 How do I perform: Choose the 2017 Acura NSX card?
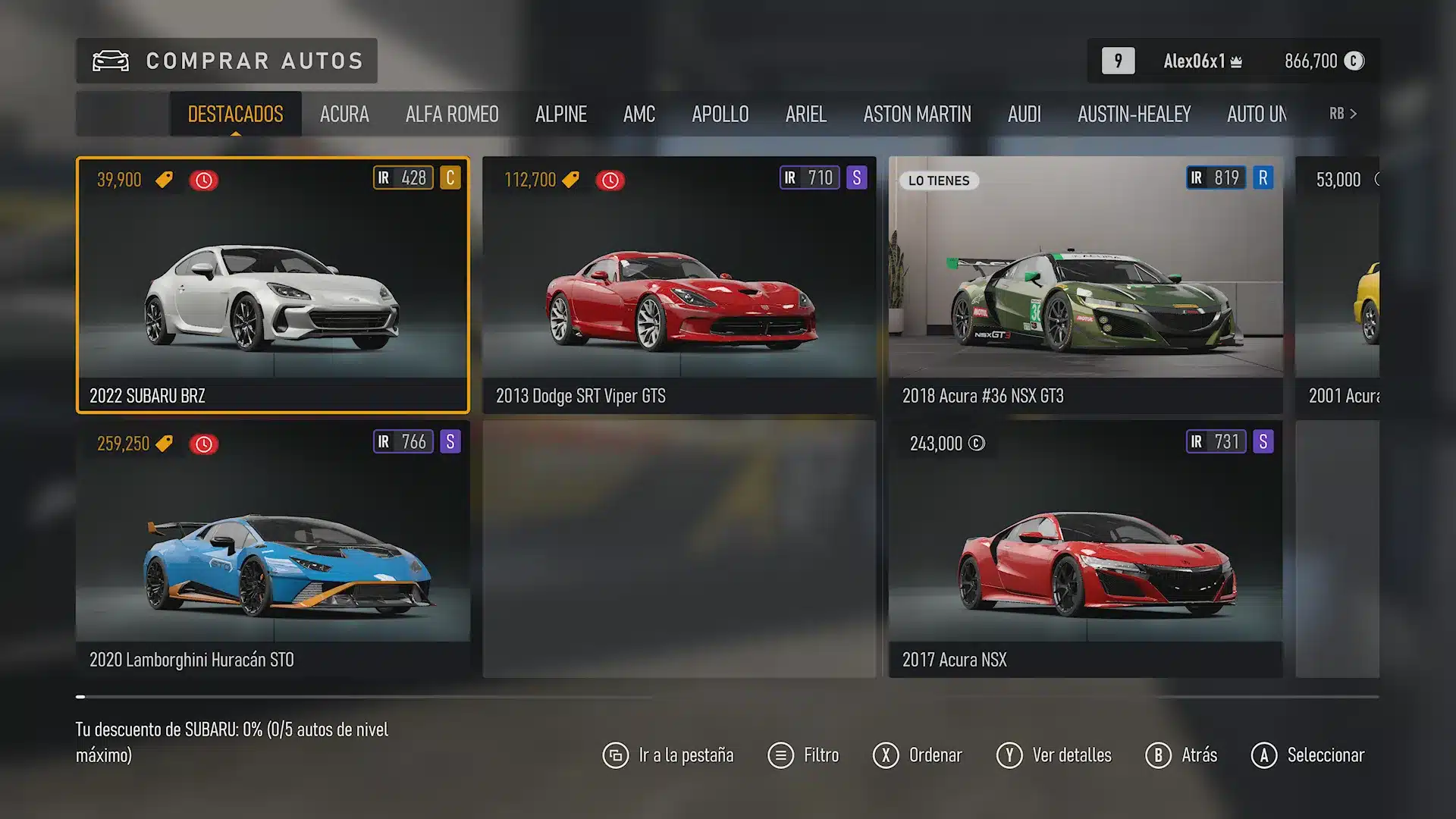coord(1086,549)
